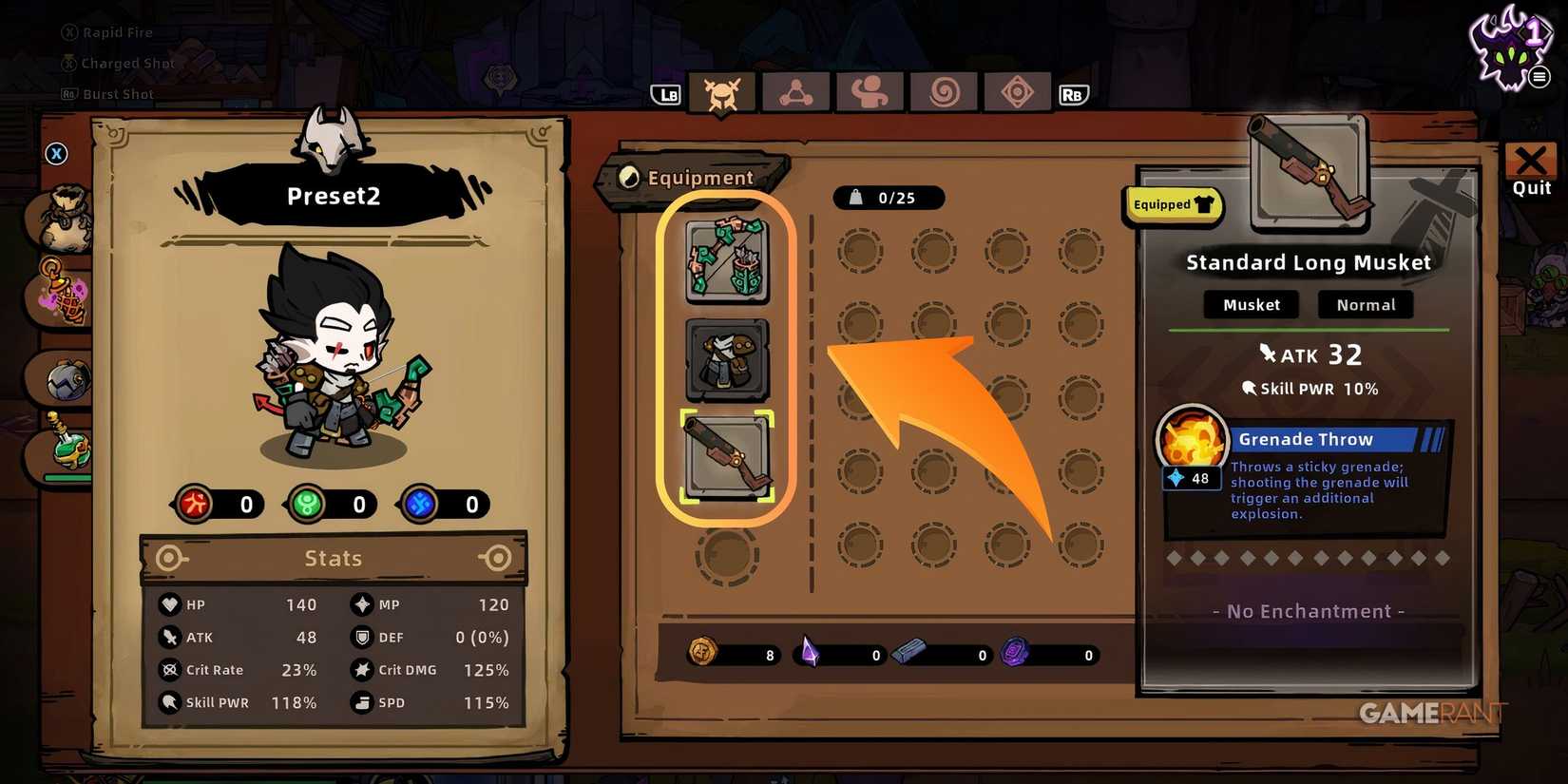Select the diamond rune tab icon
The width and height of the screenshot is (1568, 784).
(1017, 92)
